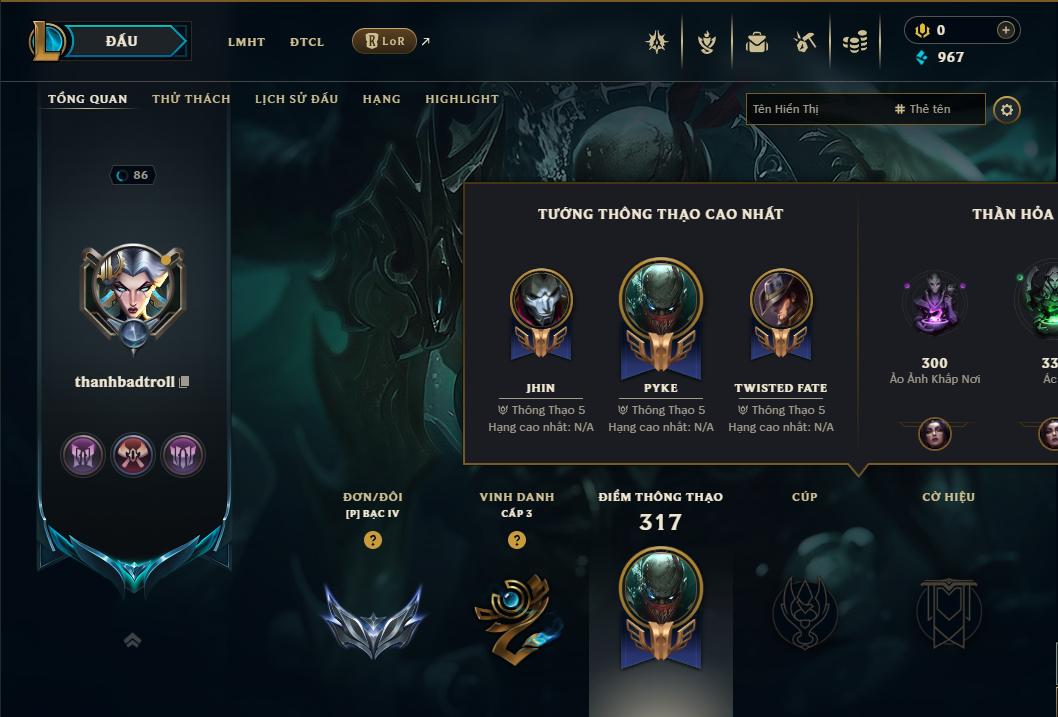Open the CÚP trophy emblem
Viewport: 1058px width, 717px height.
tap(804, 612)
